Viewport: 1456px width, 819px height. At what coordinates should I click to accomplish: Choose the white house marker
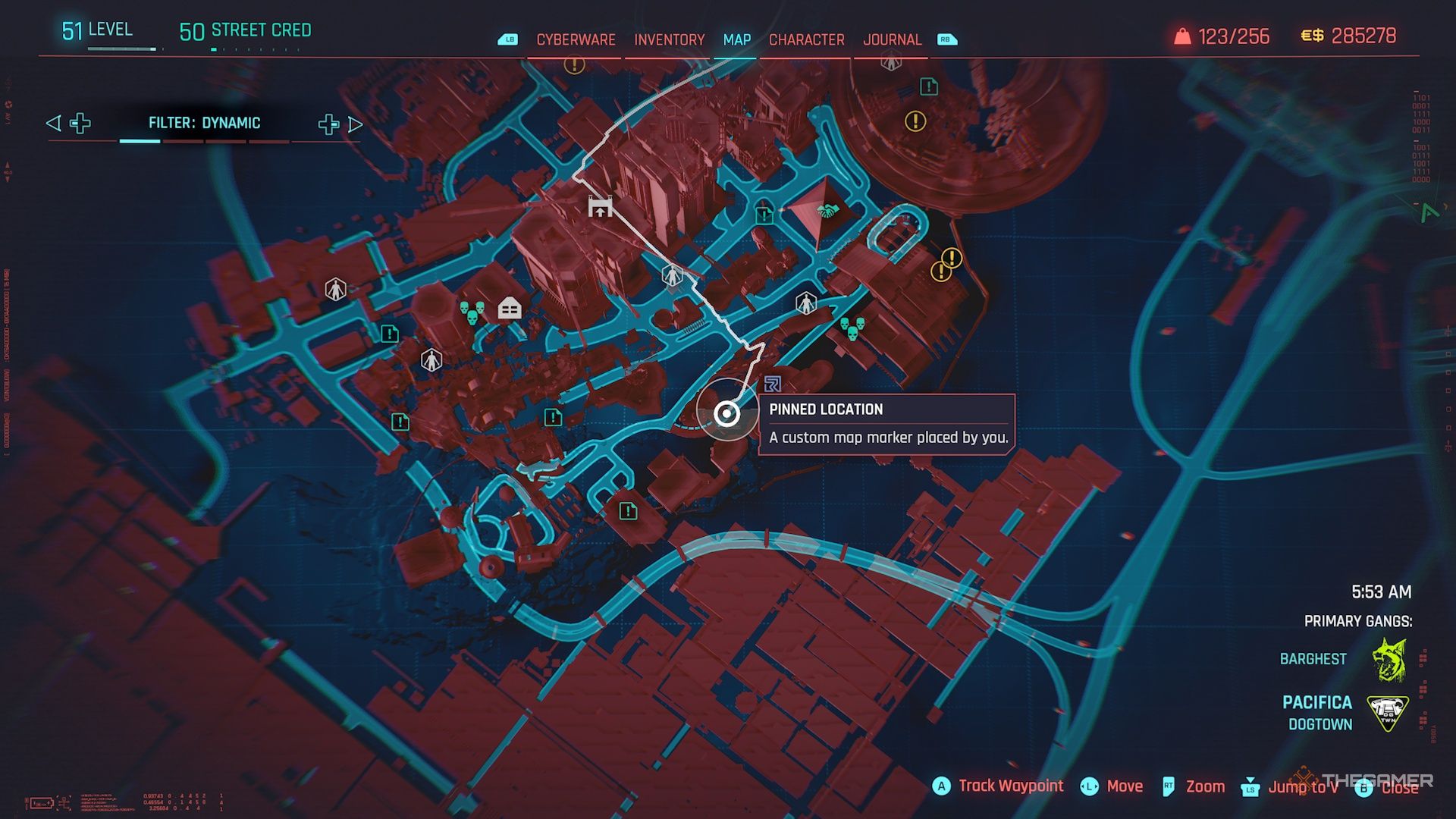(510, 308)
